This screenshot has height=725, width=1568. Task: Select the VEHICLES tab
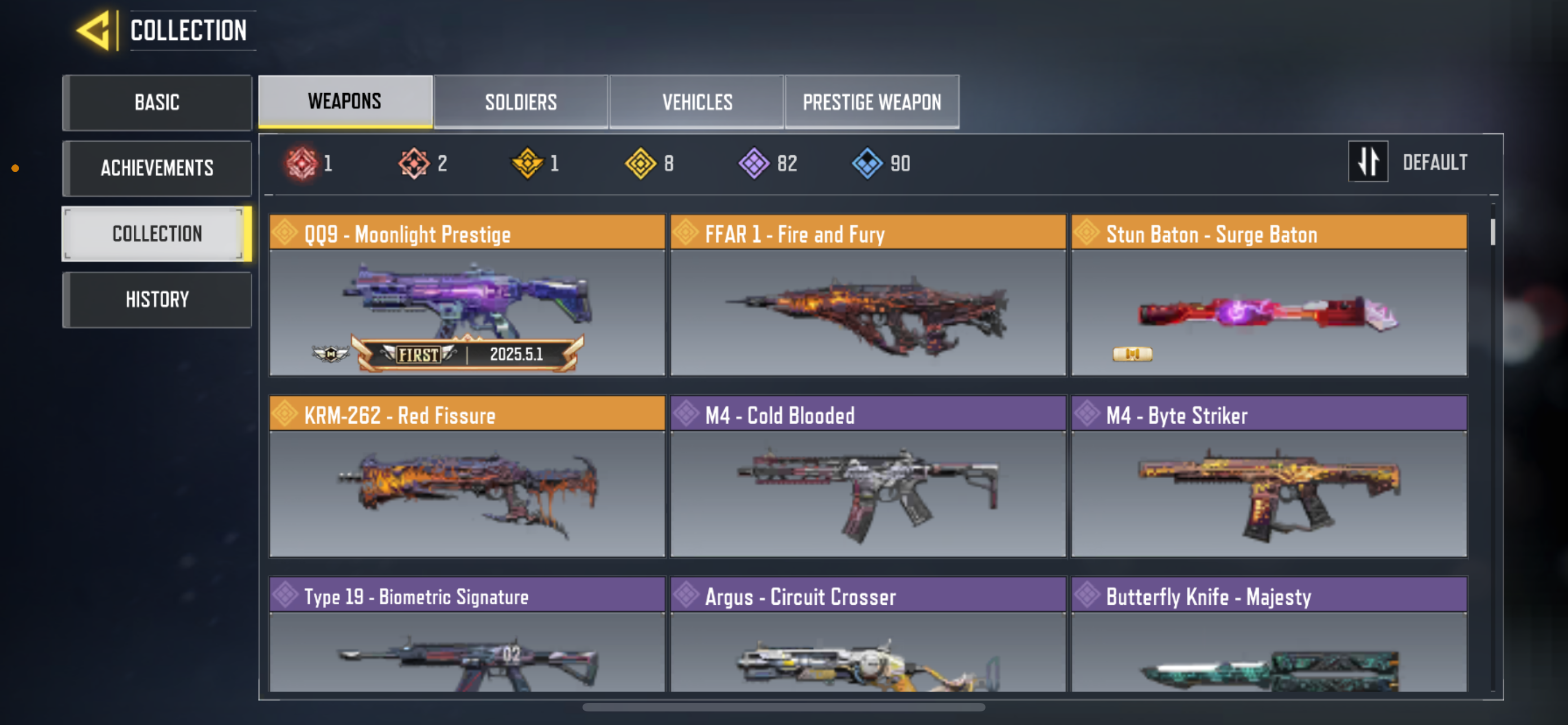coord(697,102)
